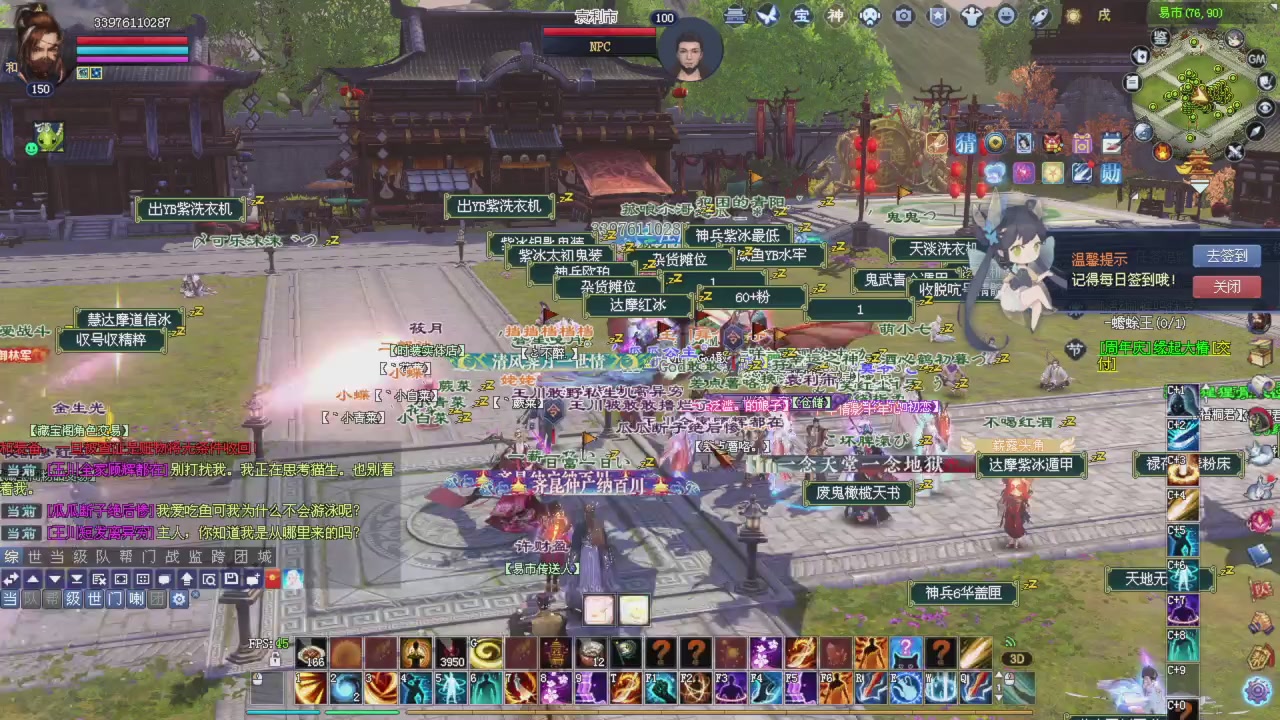This screenshot has height=720, width=1280.
Task: Toggle the eye visibility icon on the minimap
Action: [x=1265, y=108]
